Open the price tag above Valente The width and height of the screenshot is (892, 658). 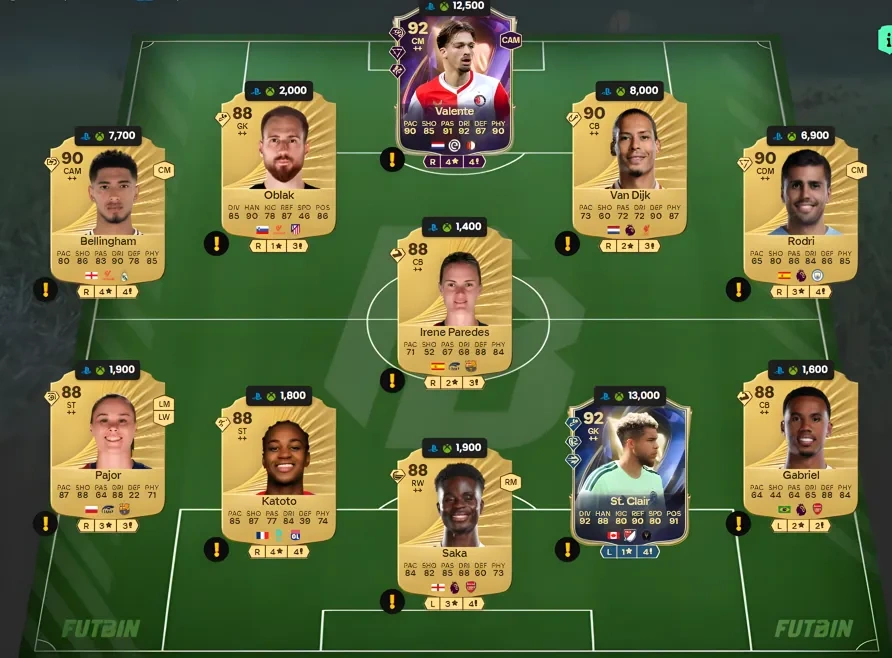click(x=454, y=5)
